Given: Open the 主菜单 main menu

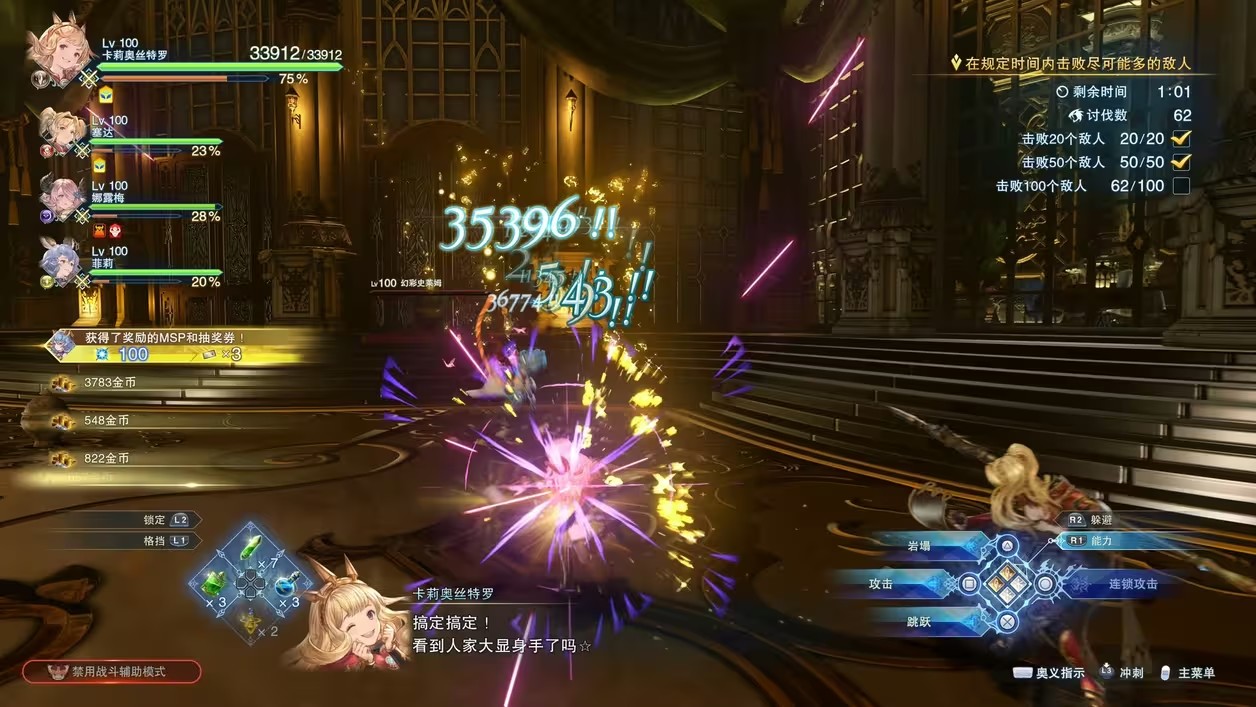Looking at the screenshot, I should coord(1187,673).
